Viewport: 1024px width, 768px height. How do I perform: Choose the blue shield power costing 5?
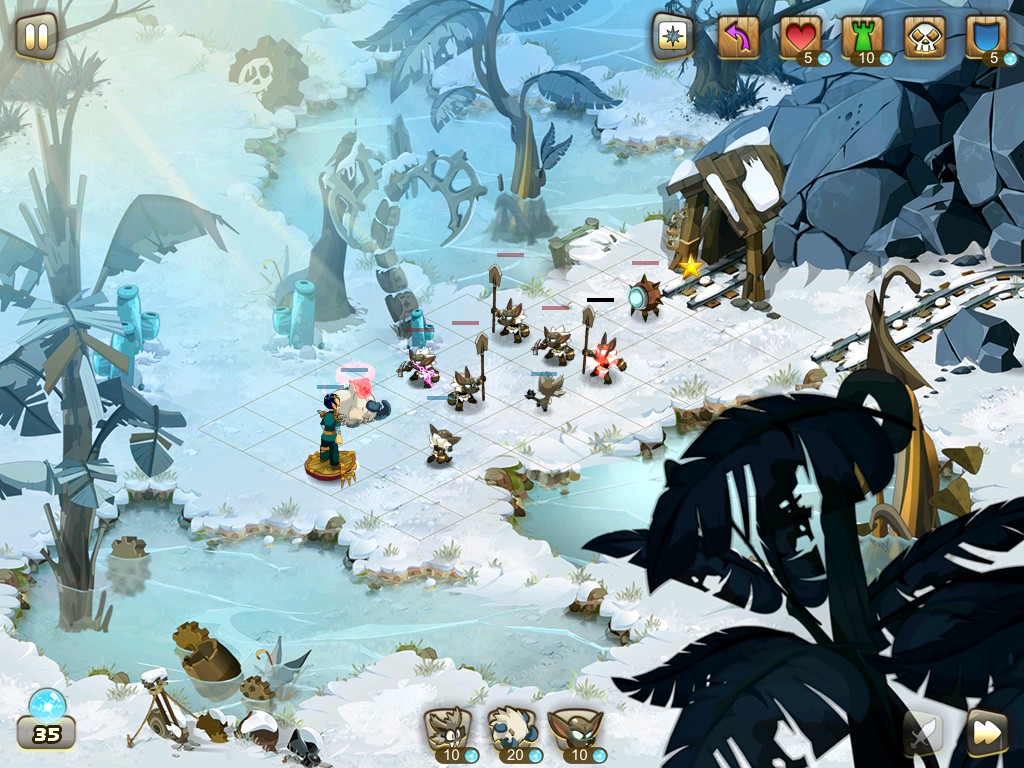click(986, 38)
